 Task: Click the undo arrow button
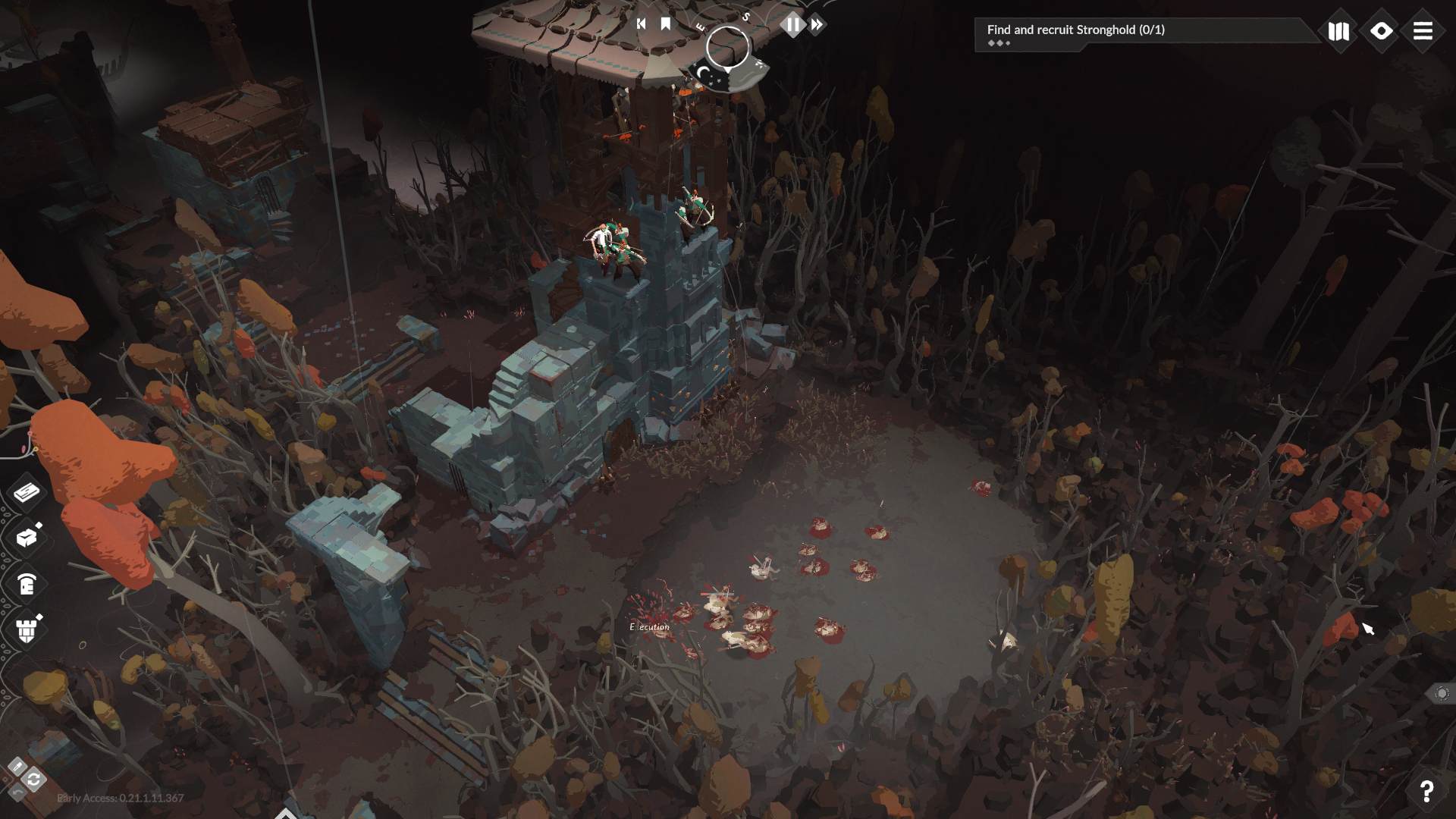[x=17, y=792]
